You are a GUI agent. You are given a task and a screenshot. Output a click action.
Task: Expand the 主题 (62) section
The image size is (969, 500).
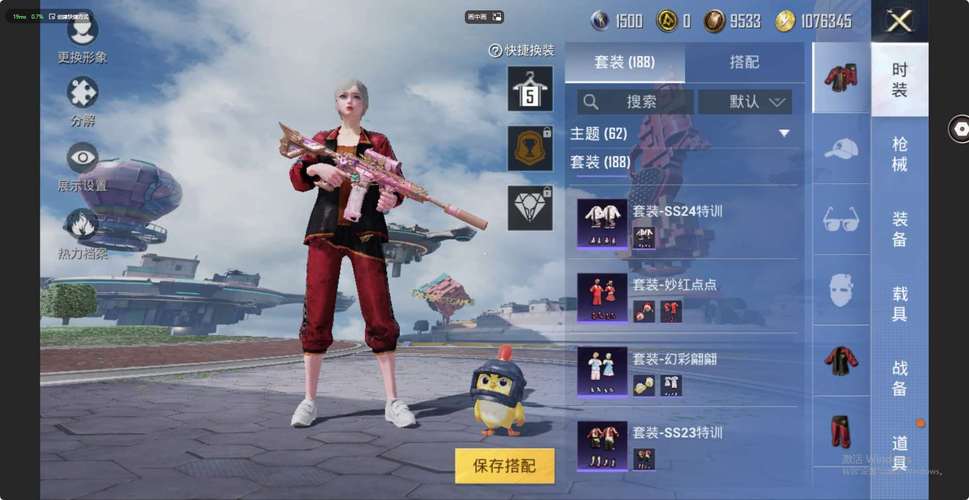click(x=783, y=134)
